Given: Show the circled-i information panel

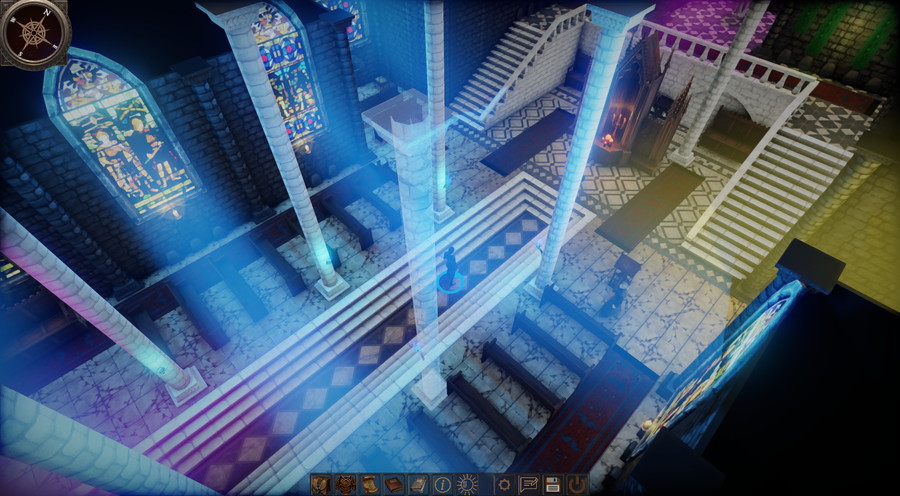Looking at the screenshot, I should pyautogui.click(x=442, y=484).
